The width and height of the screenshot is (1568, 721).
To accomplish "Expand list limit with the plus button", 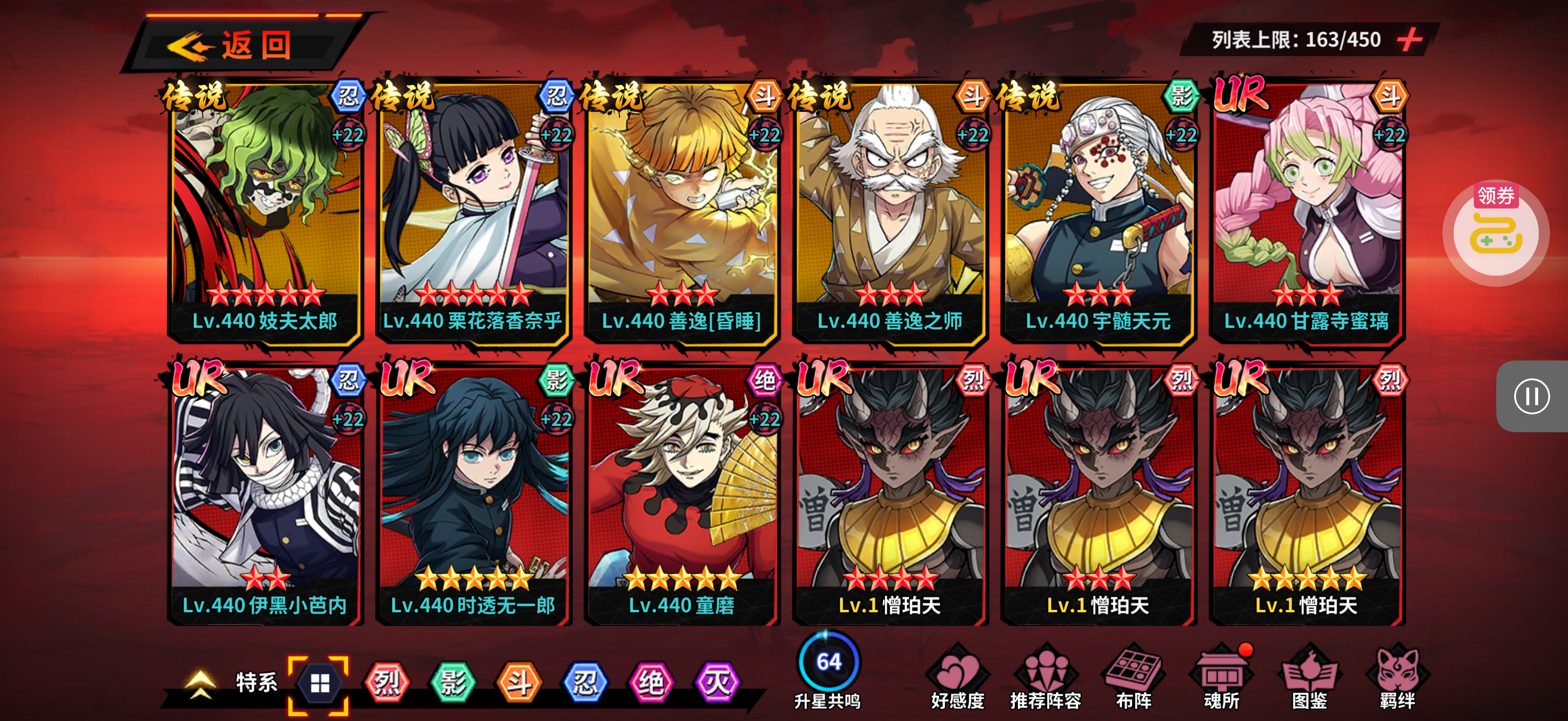I will (1409, 40).
